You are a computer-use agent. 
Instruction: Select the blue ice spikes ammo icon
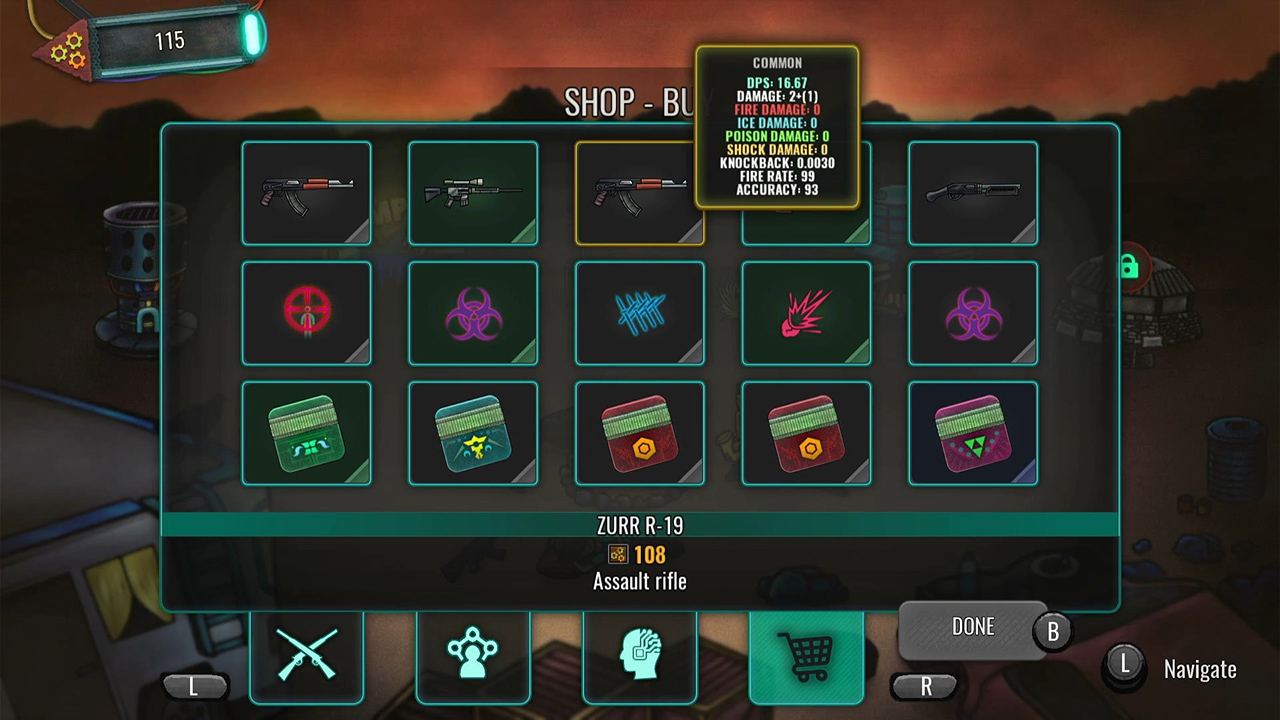point(640,313)
